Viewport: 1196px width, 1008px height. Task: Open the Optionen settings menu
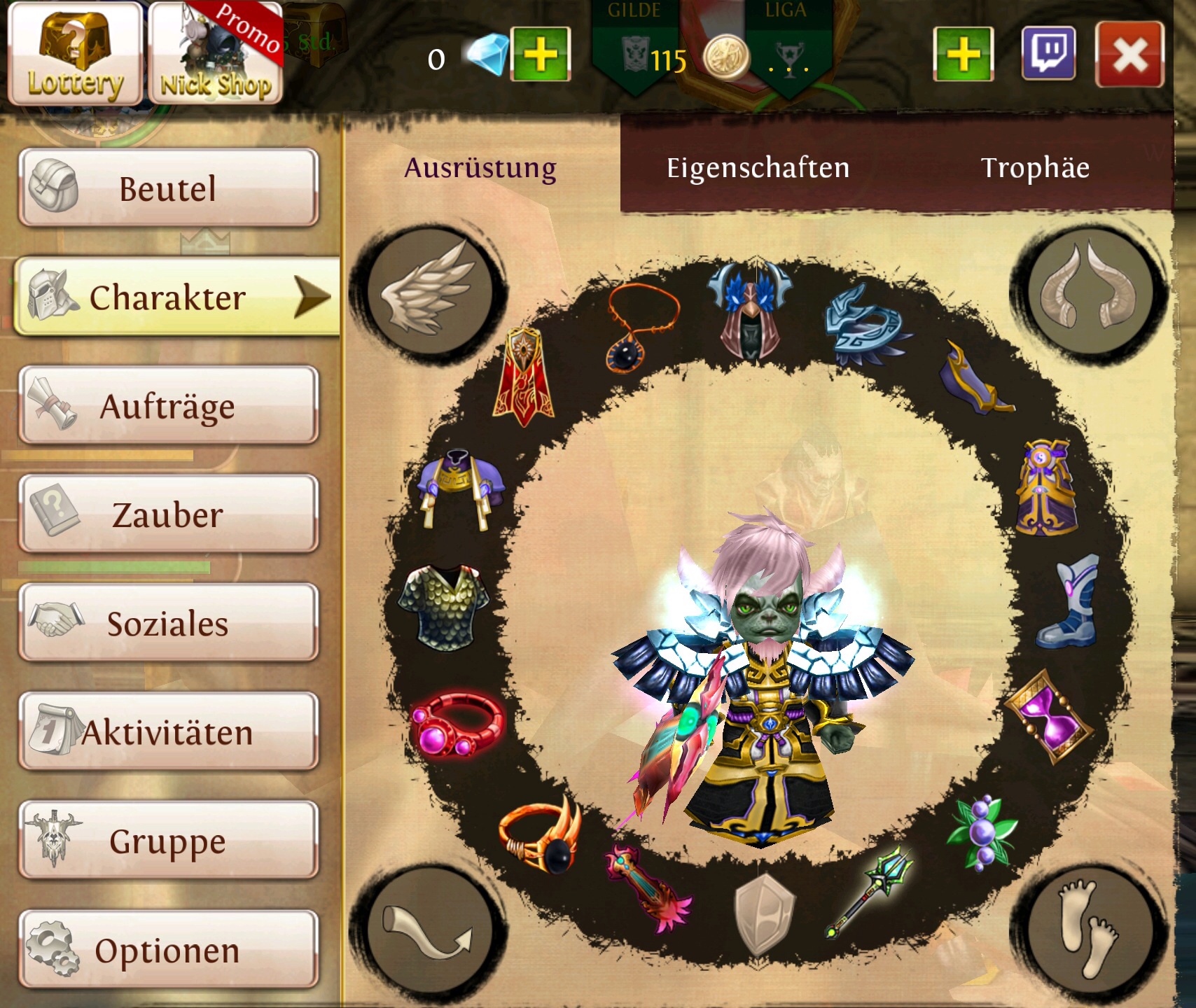coord(168,950)
